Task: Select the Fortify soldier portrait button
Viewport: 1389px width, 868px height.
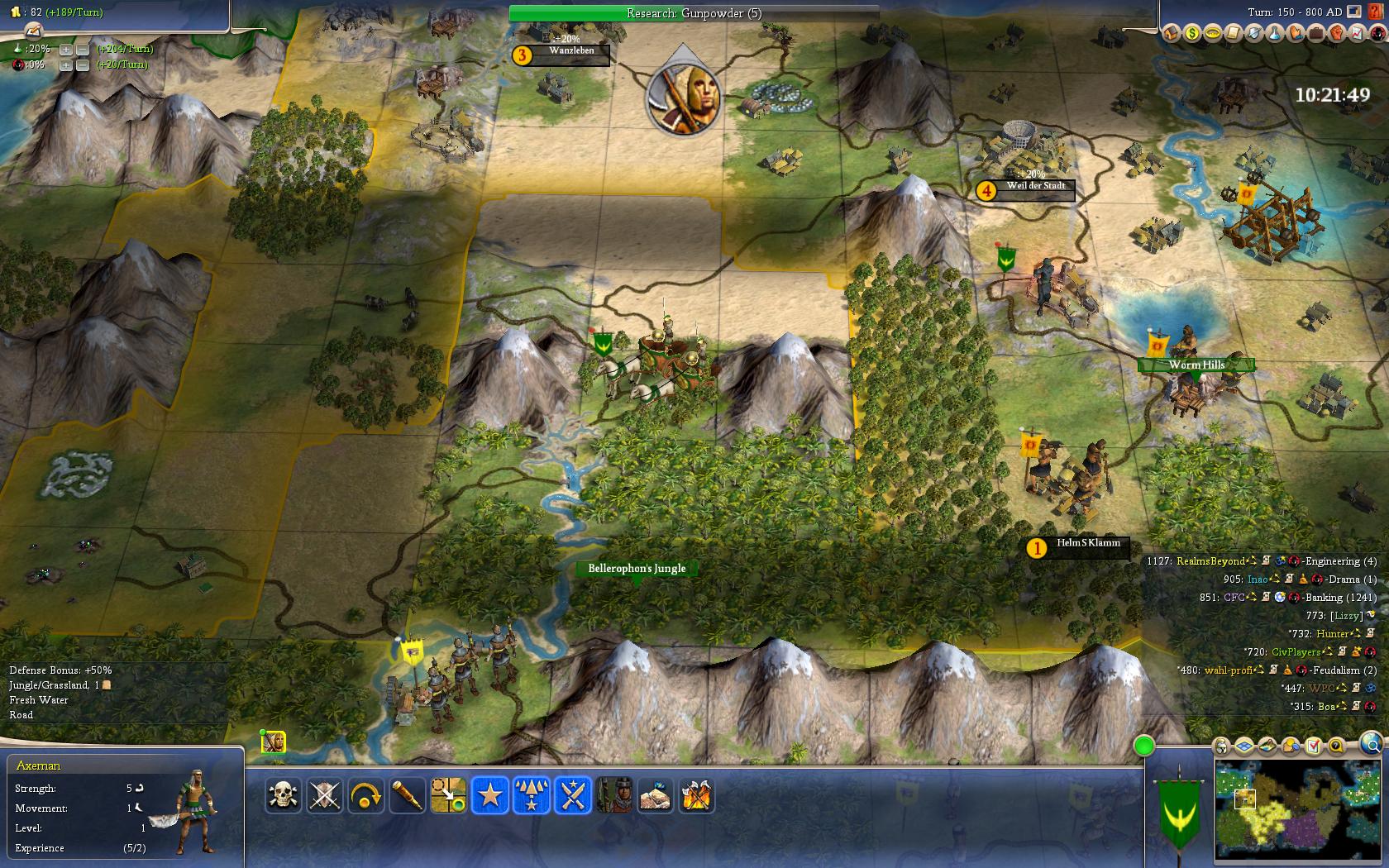Action: [x=613, y=796]
